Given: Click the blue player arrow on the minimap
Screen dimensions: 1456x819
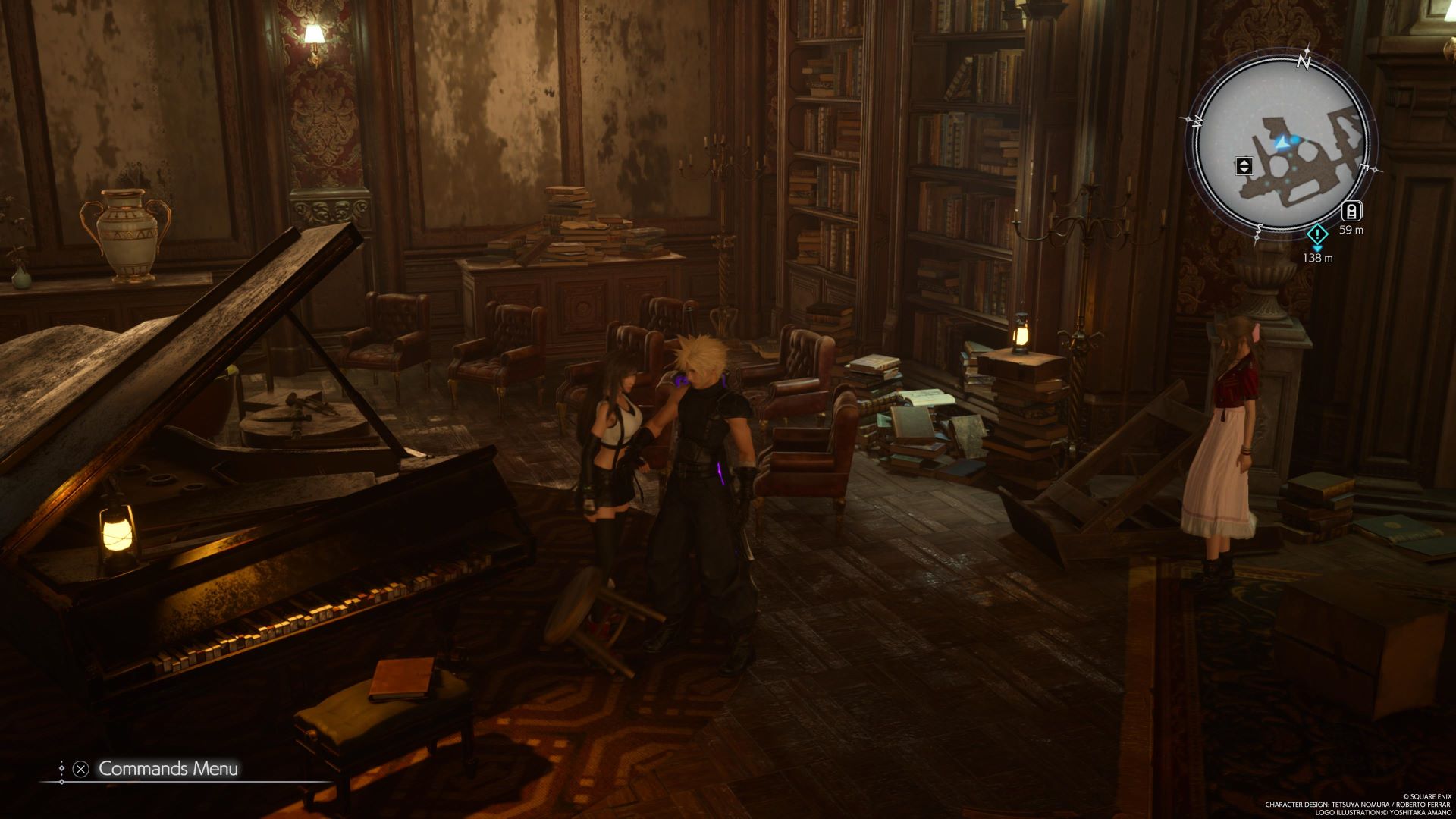Looking at the screenshot, I should [x=1282, y=142].
